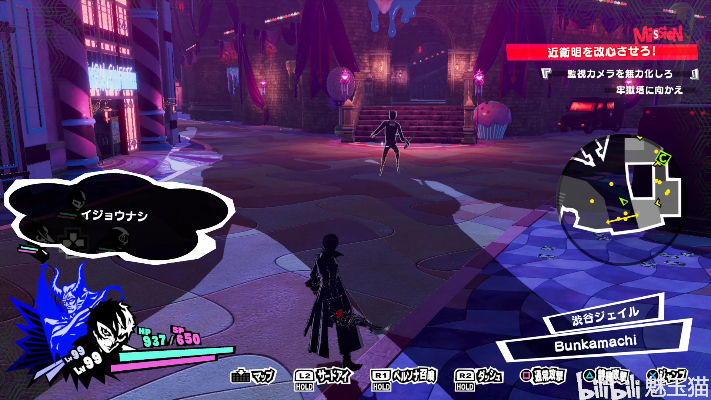Toggle the Dash (ダッシュ) option
The width and height of the screenshot is (711, 400).
(479, 377)
